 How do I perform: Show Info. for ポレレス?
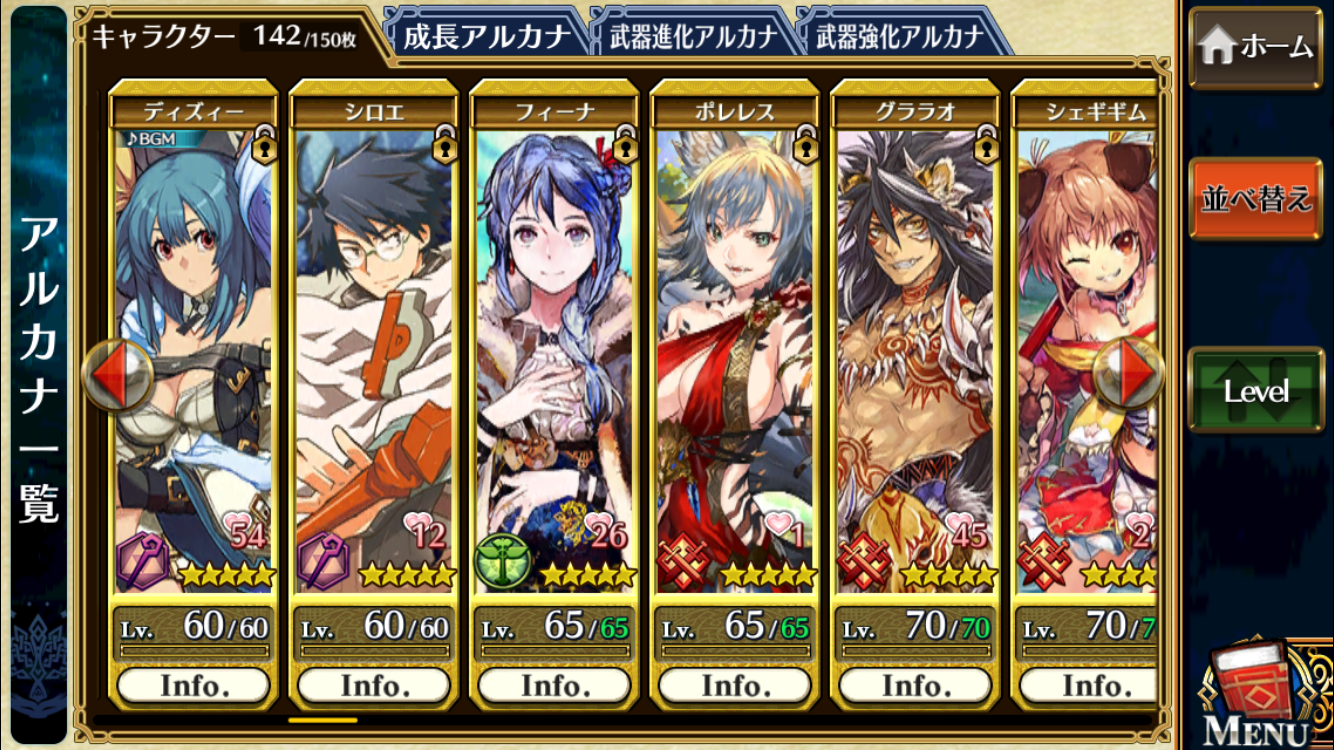point(735,685)
